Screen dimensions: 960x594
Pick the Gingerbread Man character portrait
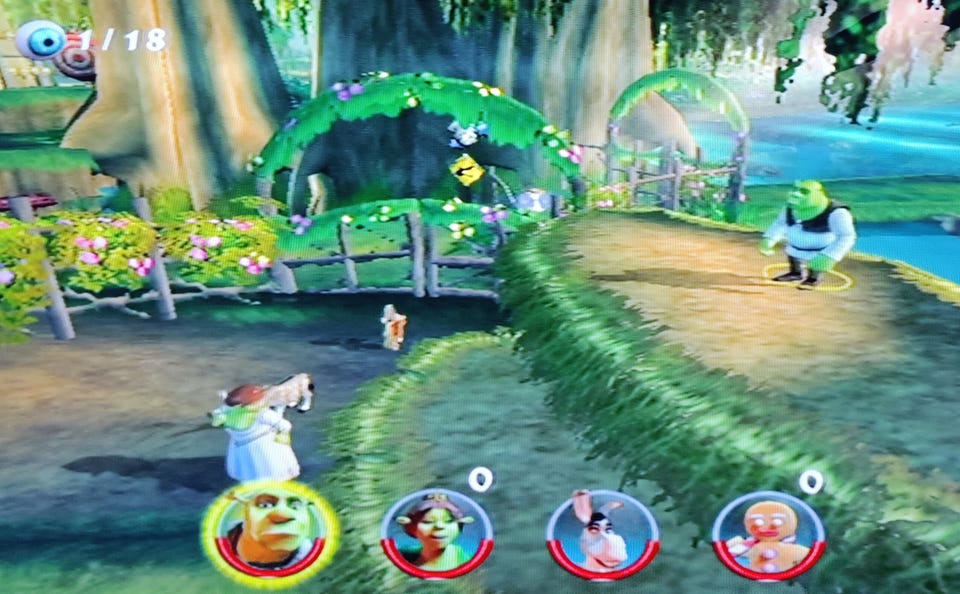click(768, 535)
